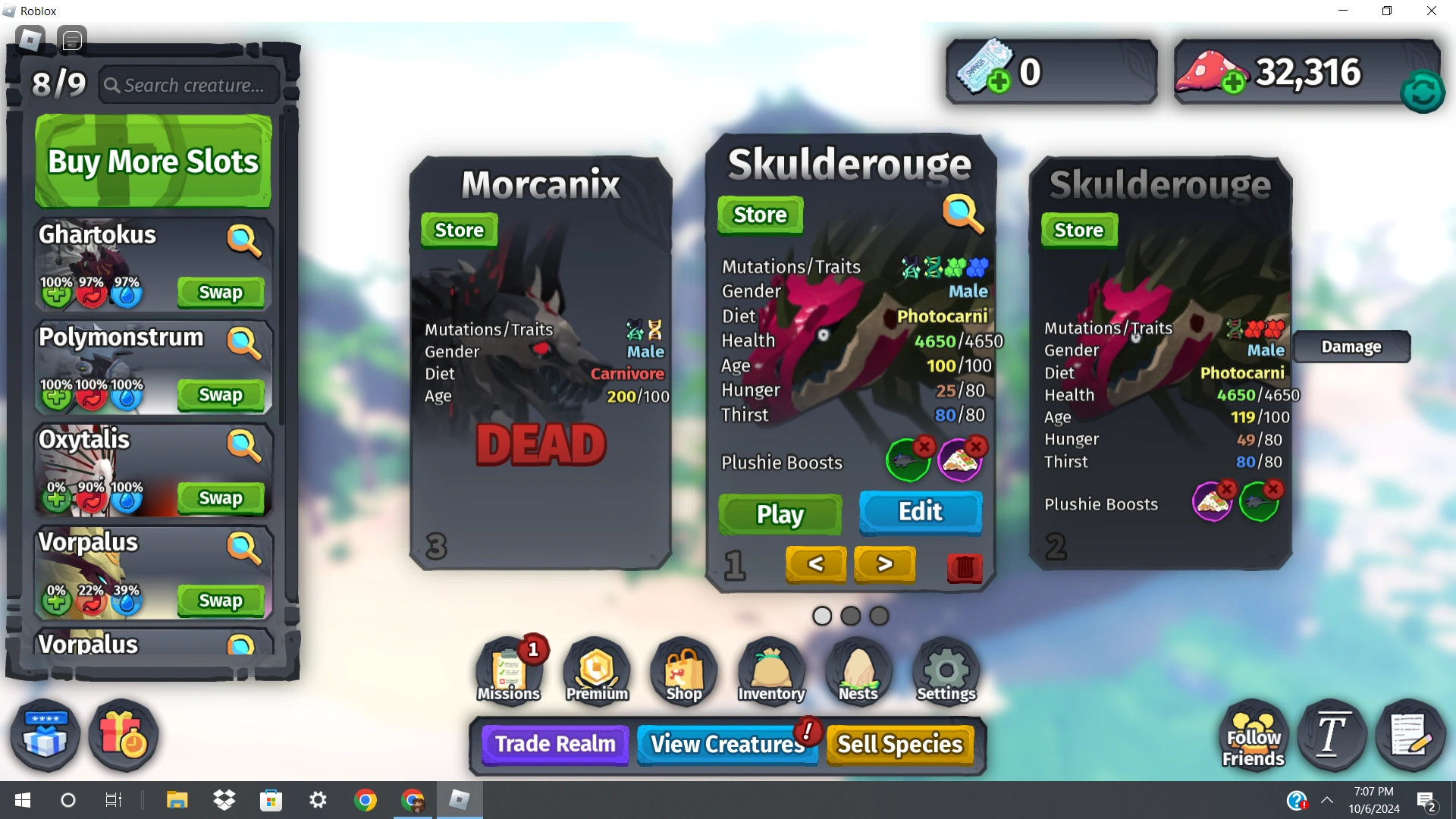Open the timed rewards gift icon

(x=123, y=734)
